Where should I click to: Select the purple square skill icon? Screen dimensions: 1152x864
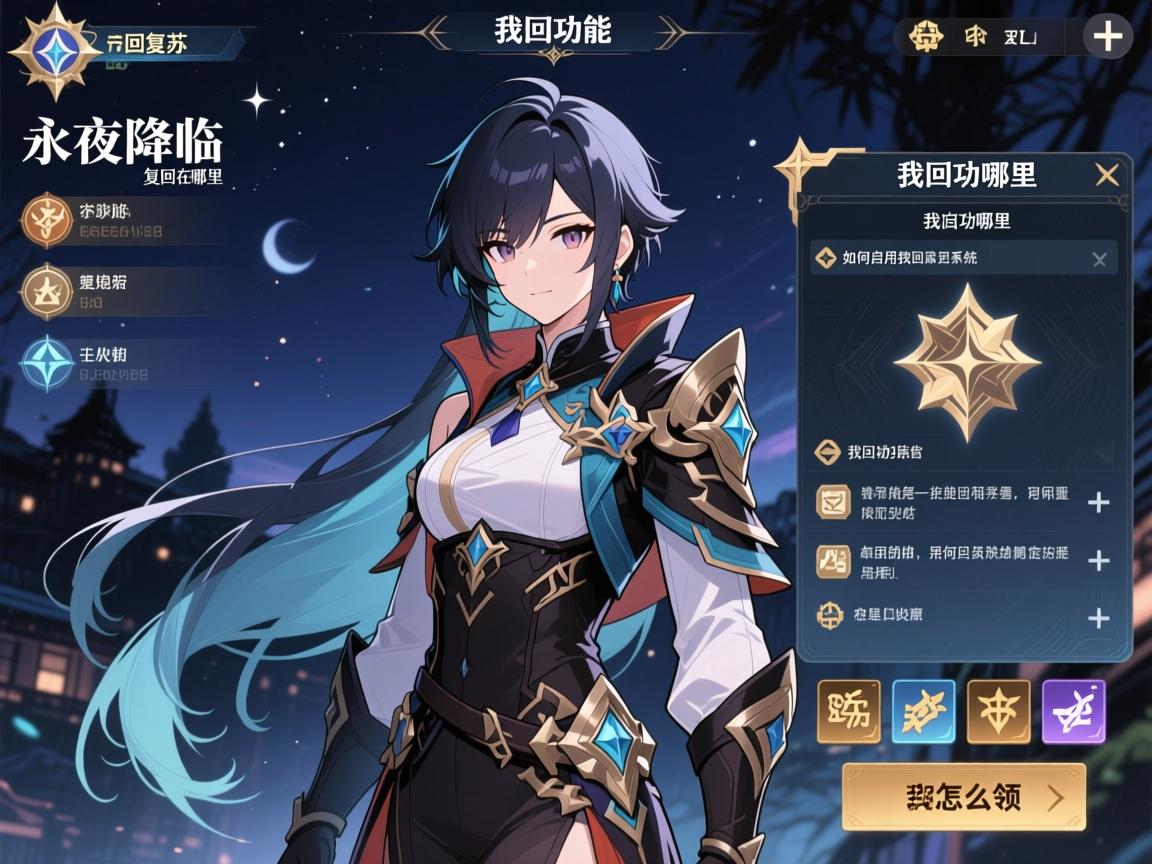pyautogui.click(x=1074, y=711)
